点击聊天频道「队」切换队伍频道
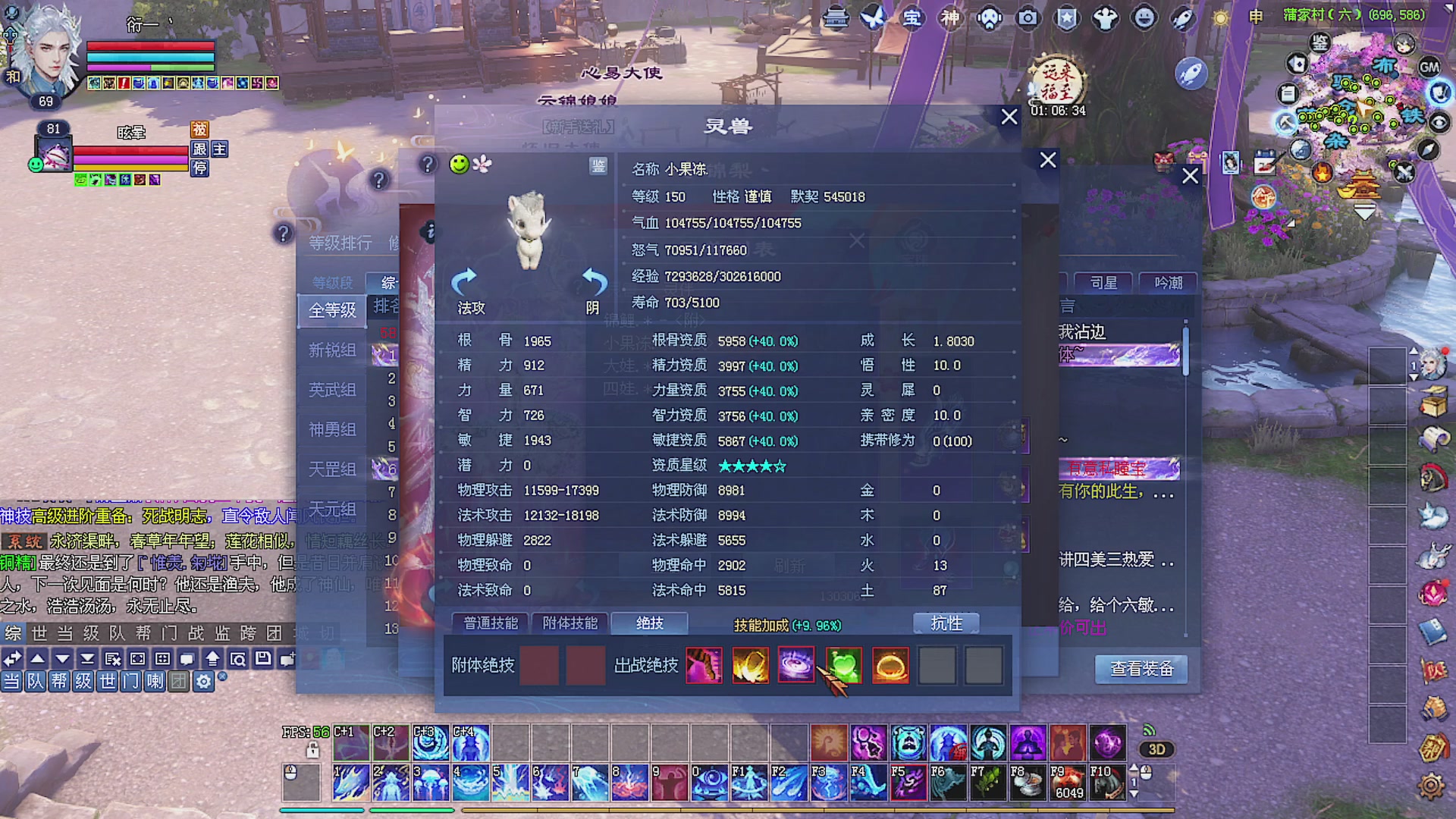Screen dimensions: 1456x819 pyautogui.click(x=35, y=682)
